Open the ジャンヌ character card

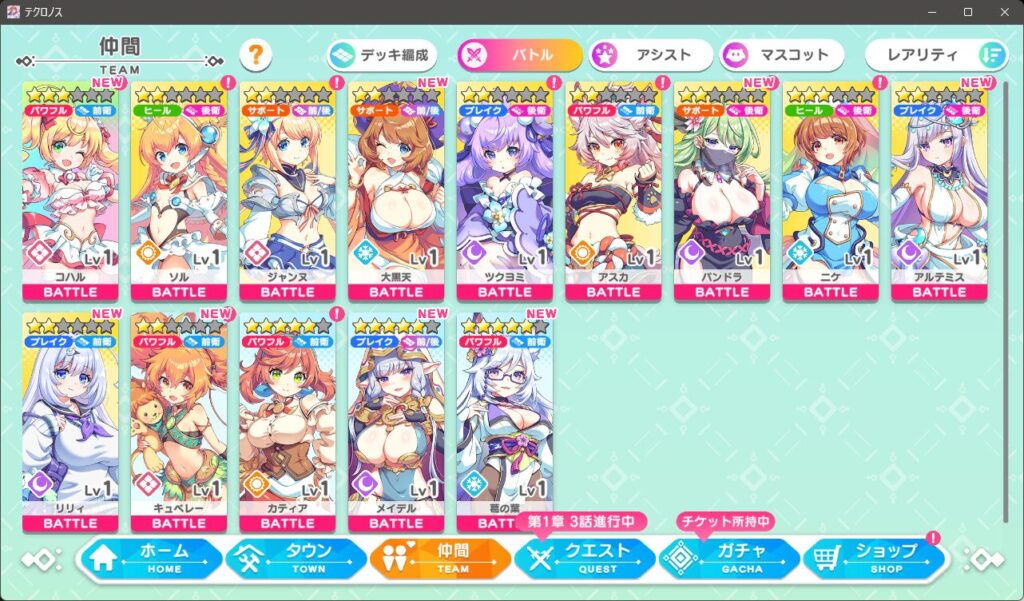pyautogui.click(x=288, y=190)
